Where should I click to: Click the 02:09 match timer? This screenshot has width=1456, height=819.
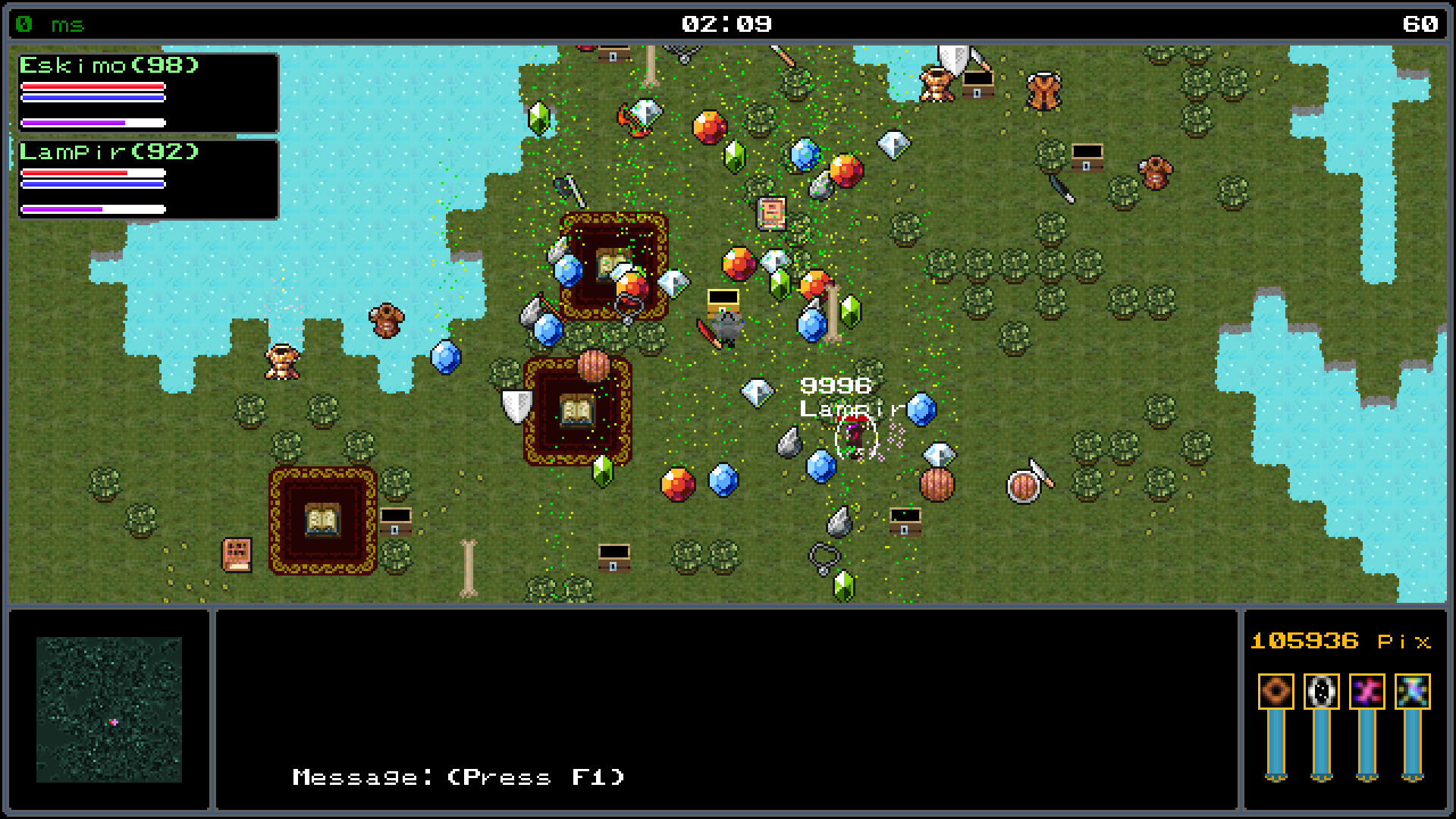point(727,23)
